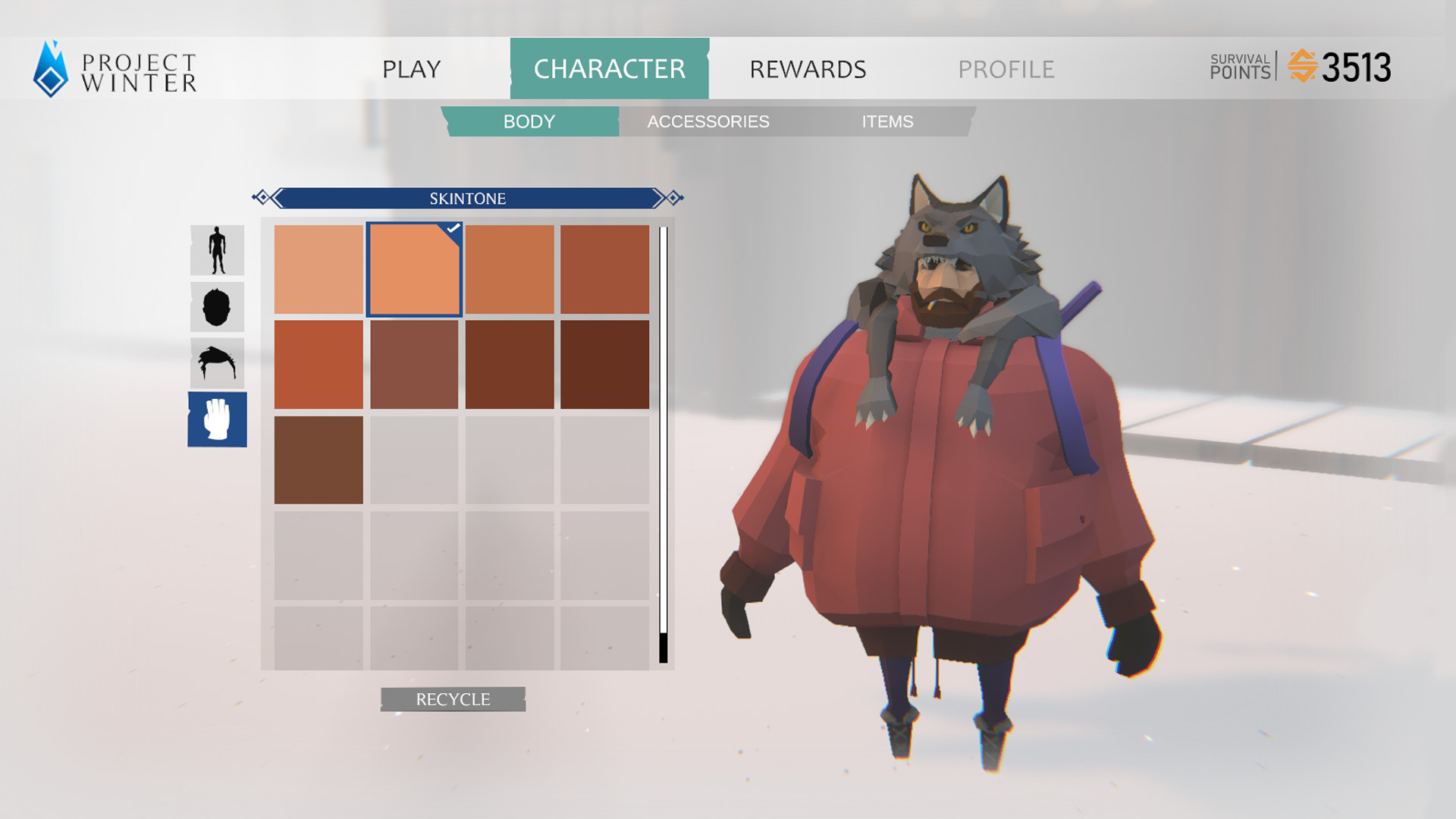The image size is (1456, 819).
Task: Pick the lightest skintone swatch
Action: tap(319, 268)
